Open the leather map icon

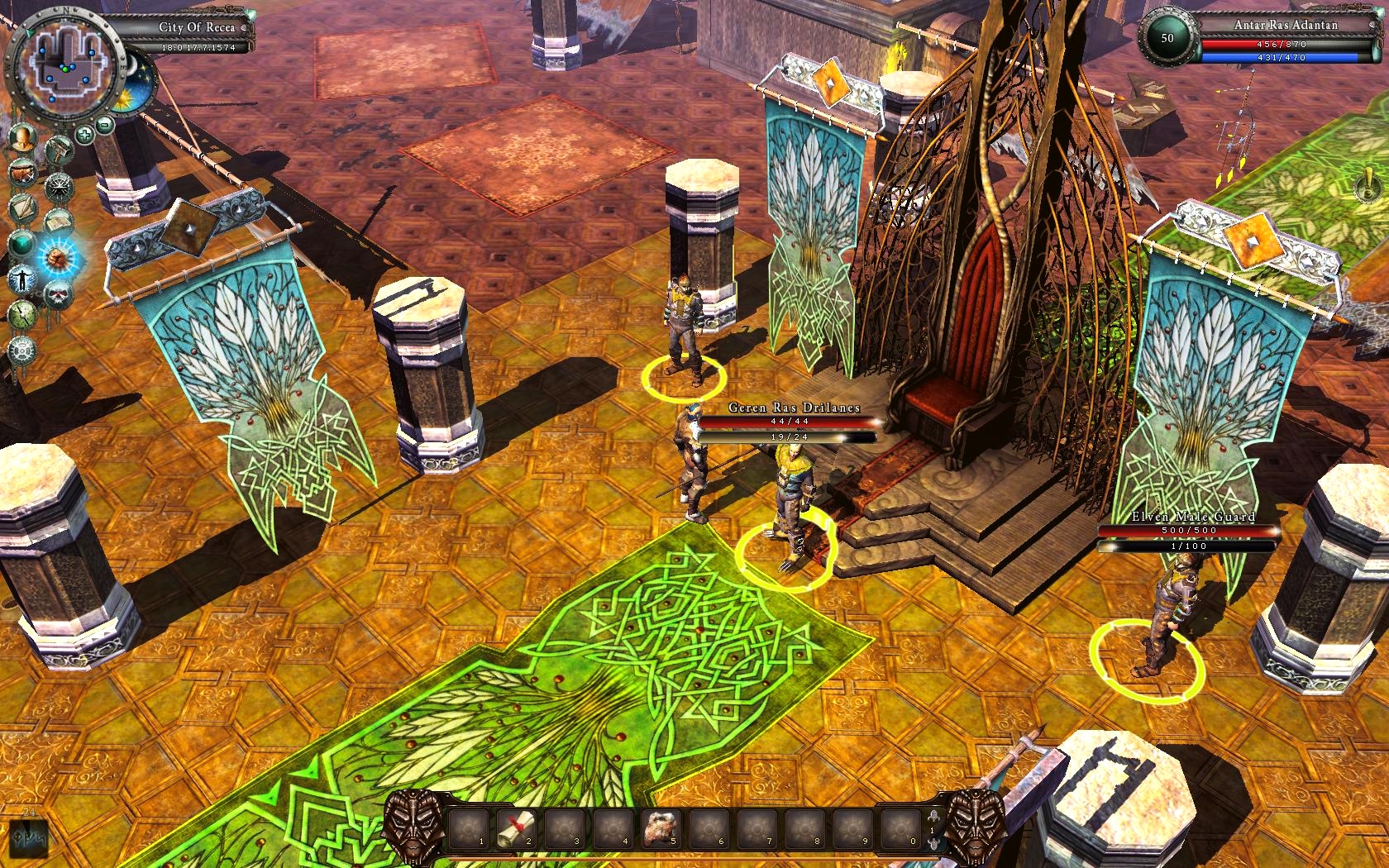pos(22,174)
